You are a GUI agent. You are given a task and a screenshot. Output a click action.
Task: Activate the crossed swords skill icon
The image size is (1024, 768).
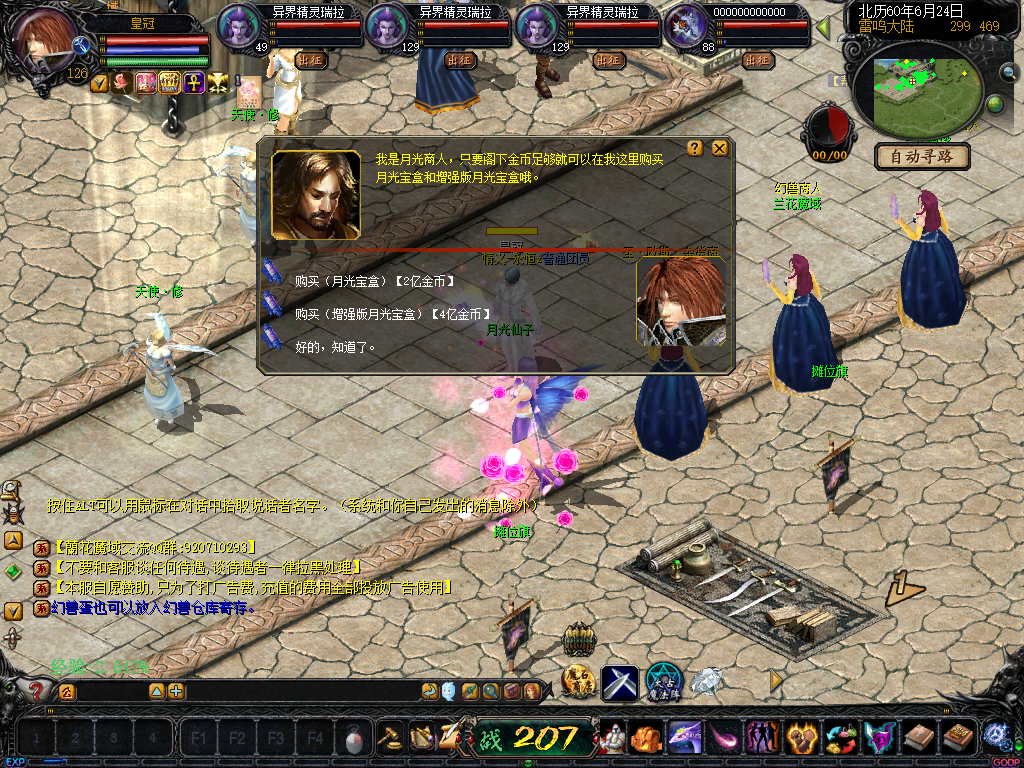coord(619,683)
